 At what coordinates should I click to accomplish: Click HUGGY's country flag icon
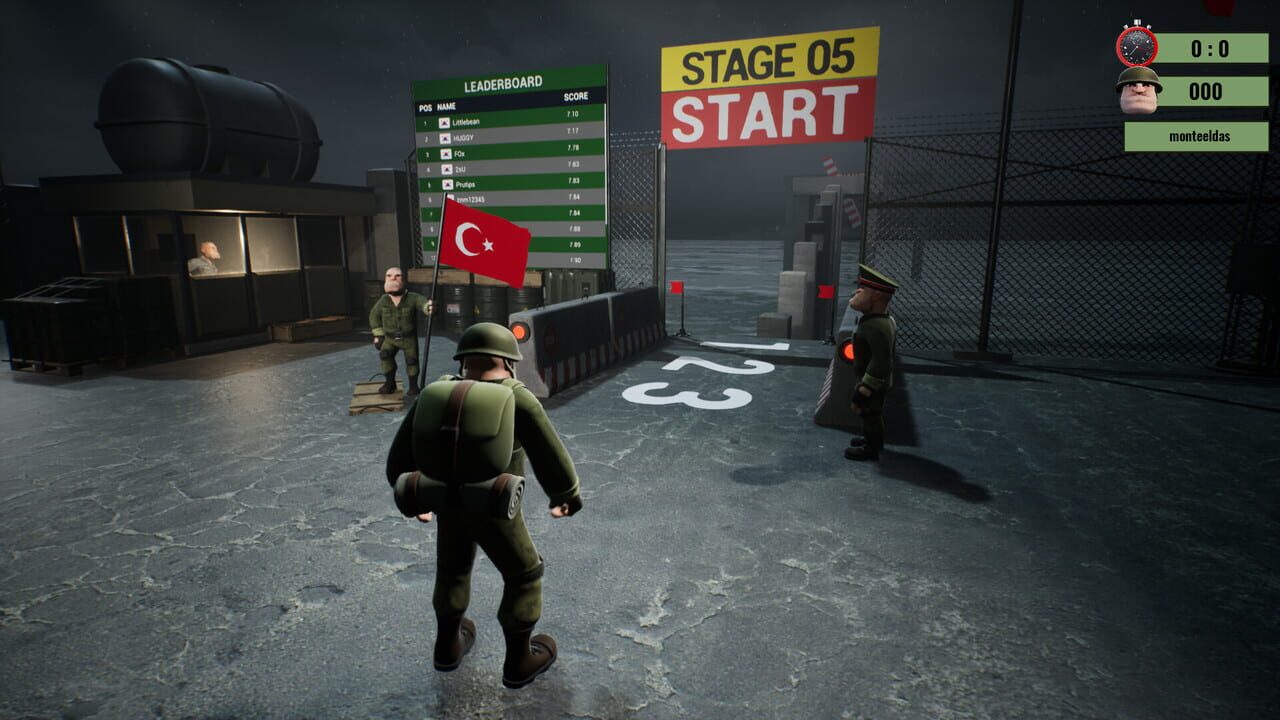(x=445, y=138)
